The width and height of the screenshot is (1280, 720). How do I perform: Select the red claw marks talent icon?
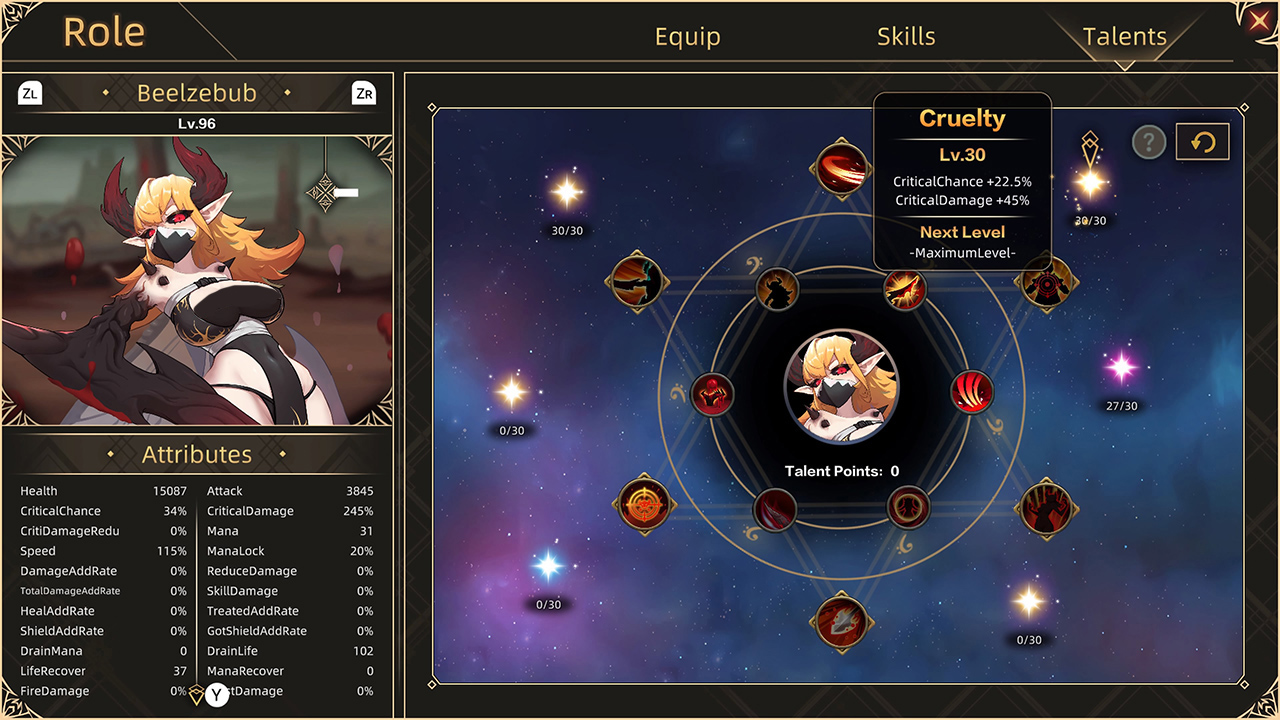pyautogui.click(x=971, y=393)
